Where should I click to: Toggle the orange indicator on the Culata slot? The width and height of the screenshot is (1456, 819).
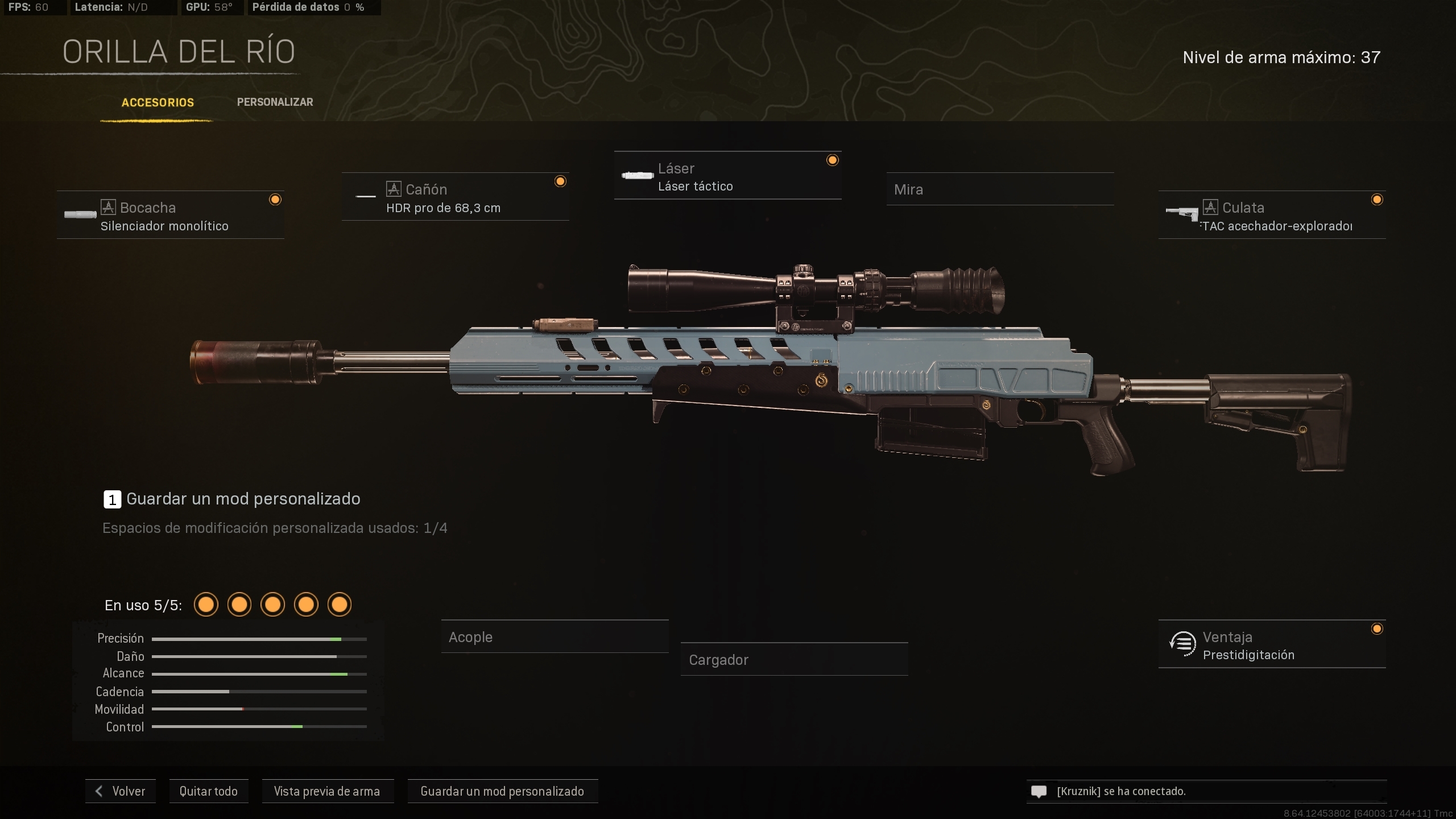point(1377,200)
